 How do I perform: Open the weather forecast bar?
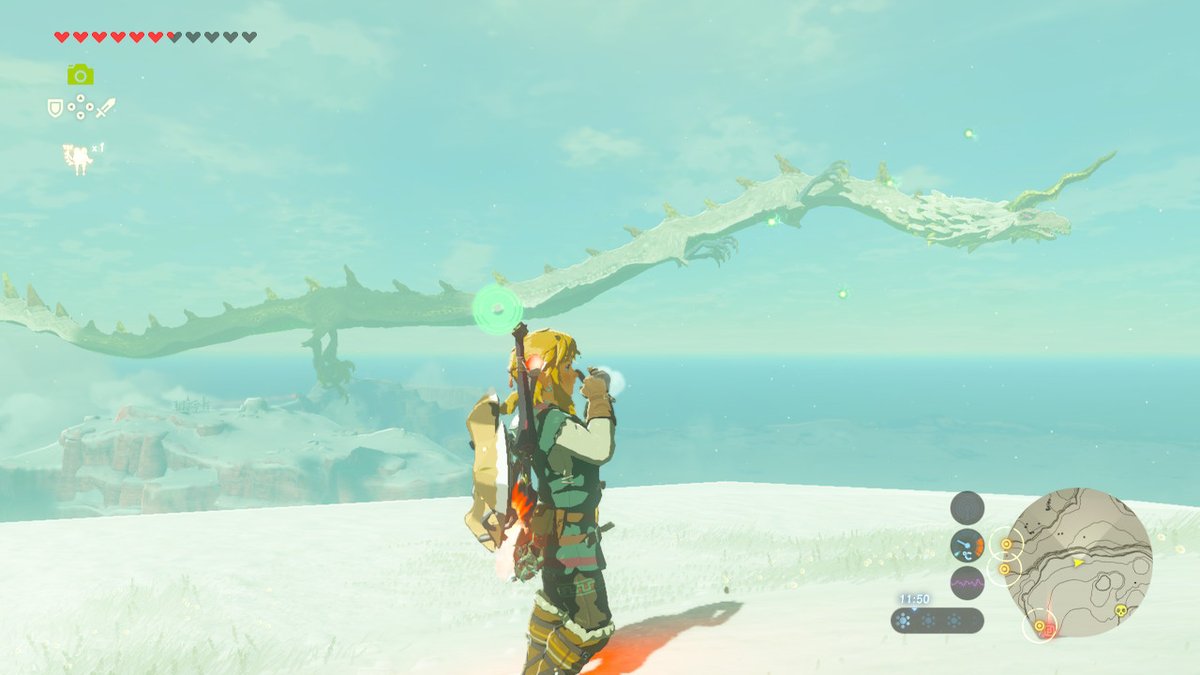(x=937, y=620)
